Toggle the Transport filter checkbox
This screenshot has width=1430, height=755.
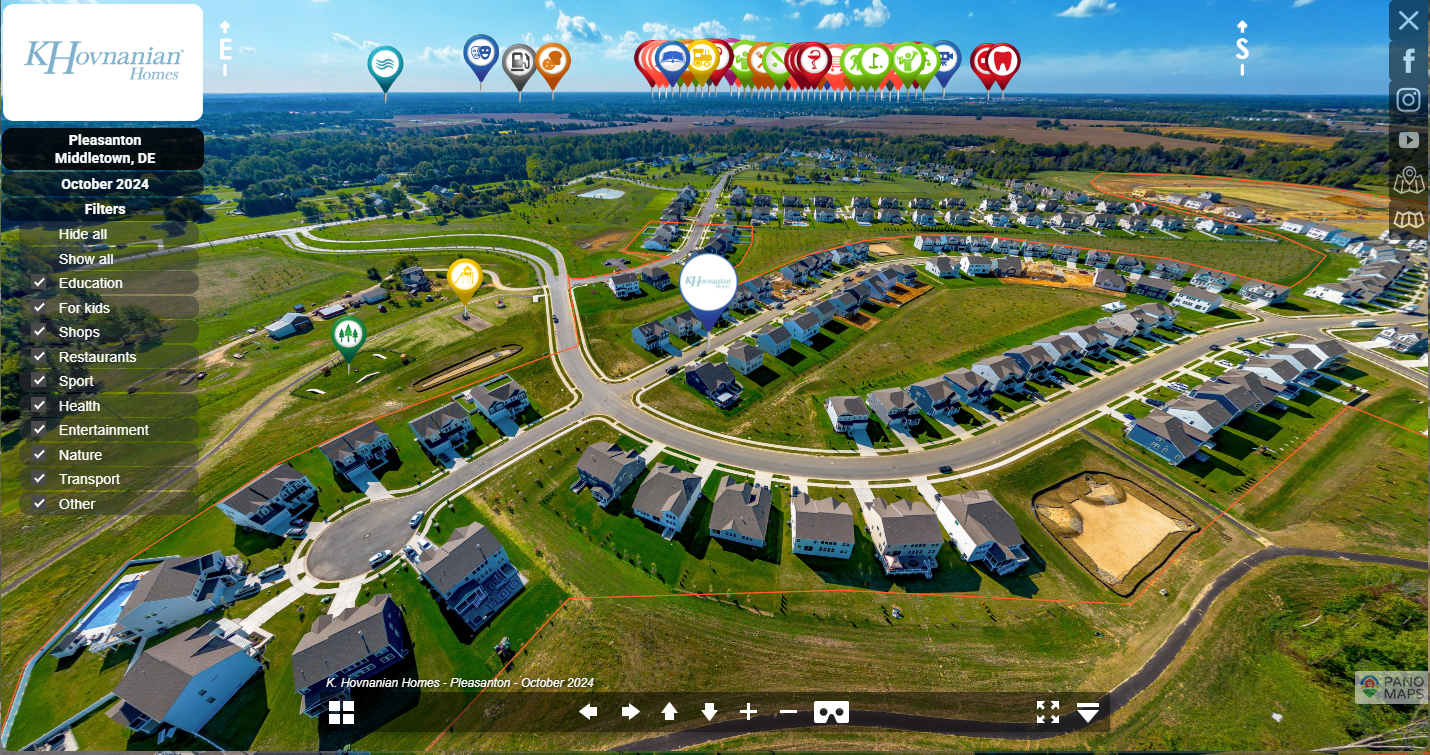pyautogui.click(x=39, y=479)
